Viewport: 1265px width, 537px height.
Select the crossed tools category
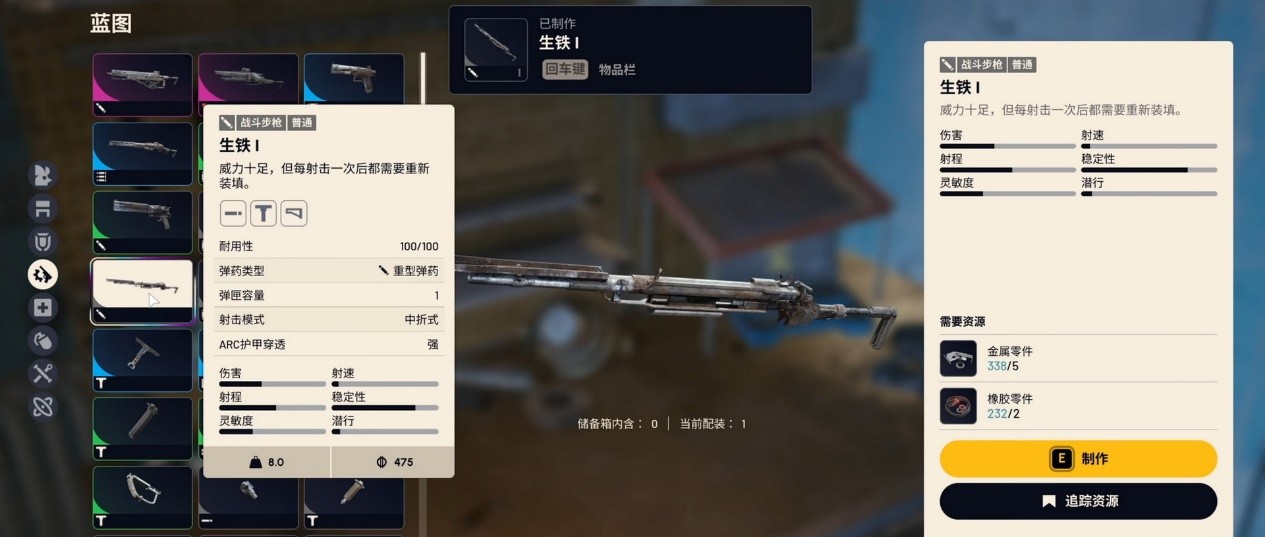(x=43, y=374)
